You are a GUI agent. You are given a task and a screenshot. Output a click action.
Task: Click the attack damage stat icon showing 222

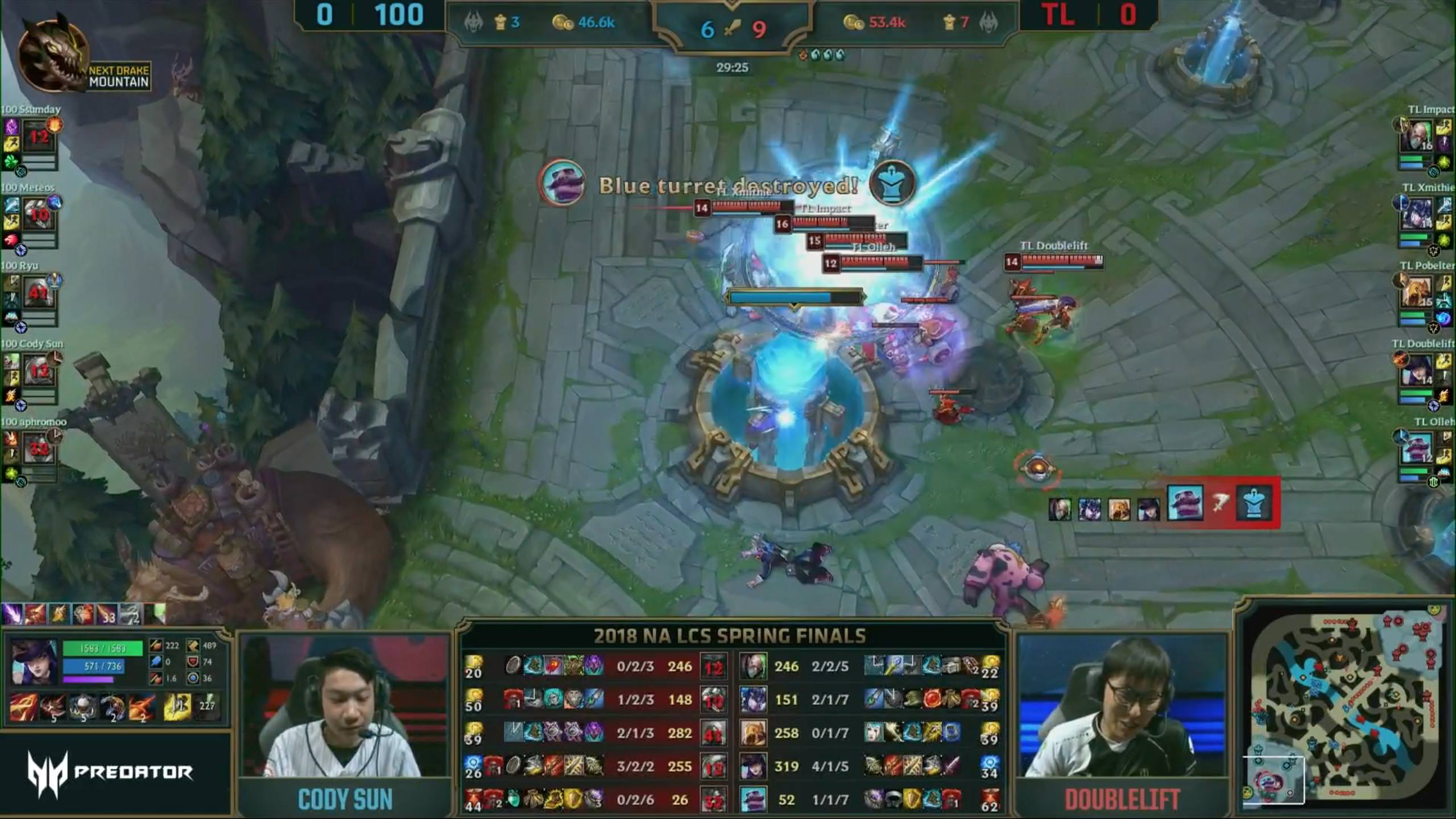click(x=156, y=646)
